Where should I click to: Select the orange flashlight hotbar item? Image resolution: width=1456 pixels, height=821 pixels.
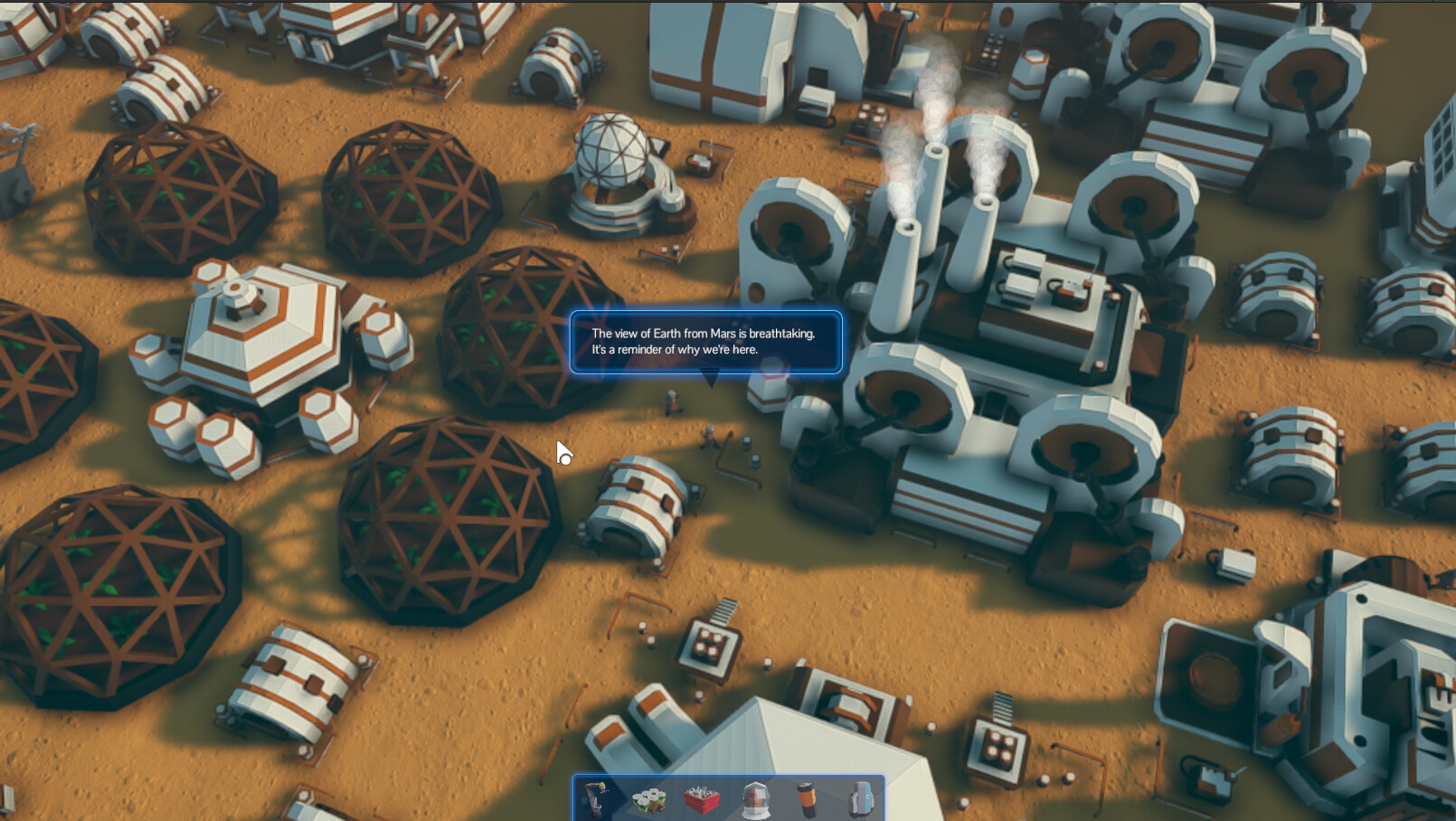tap(808, 797)
